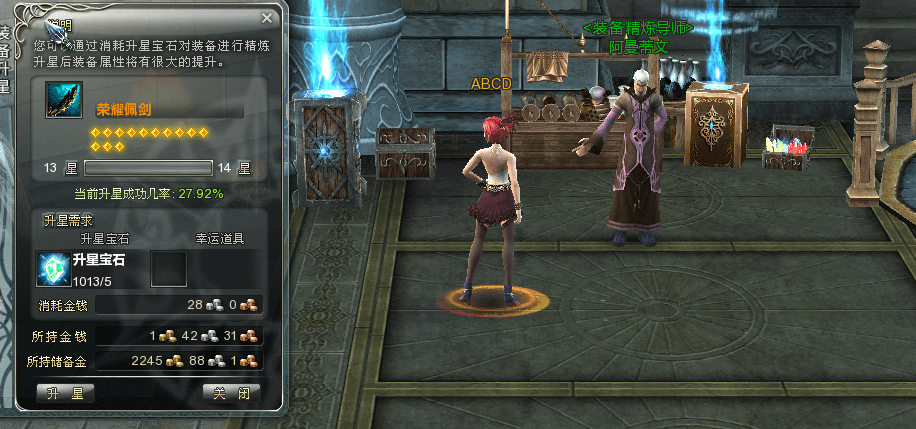Screen dimensions: 916x429
Task: Click the 关闭 close button
Action: (231, 393)
